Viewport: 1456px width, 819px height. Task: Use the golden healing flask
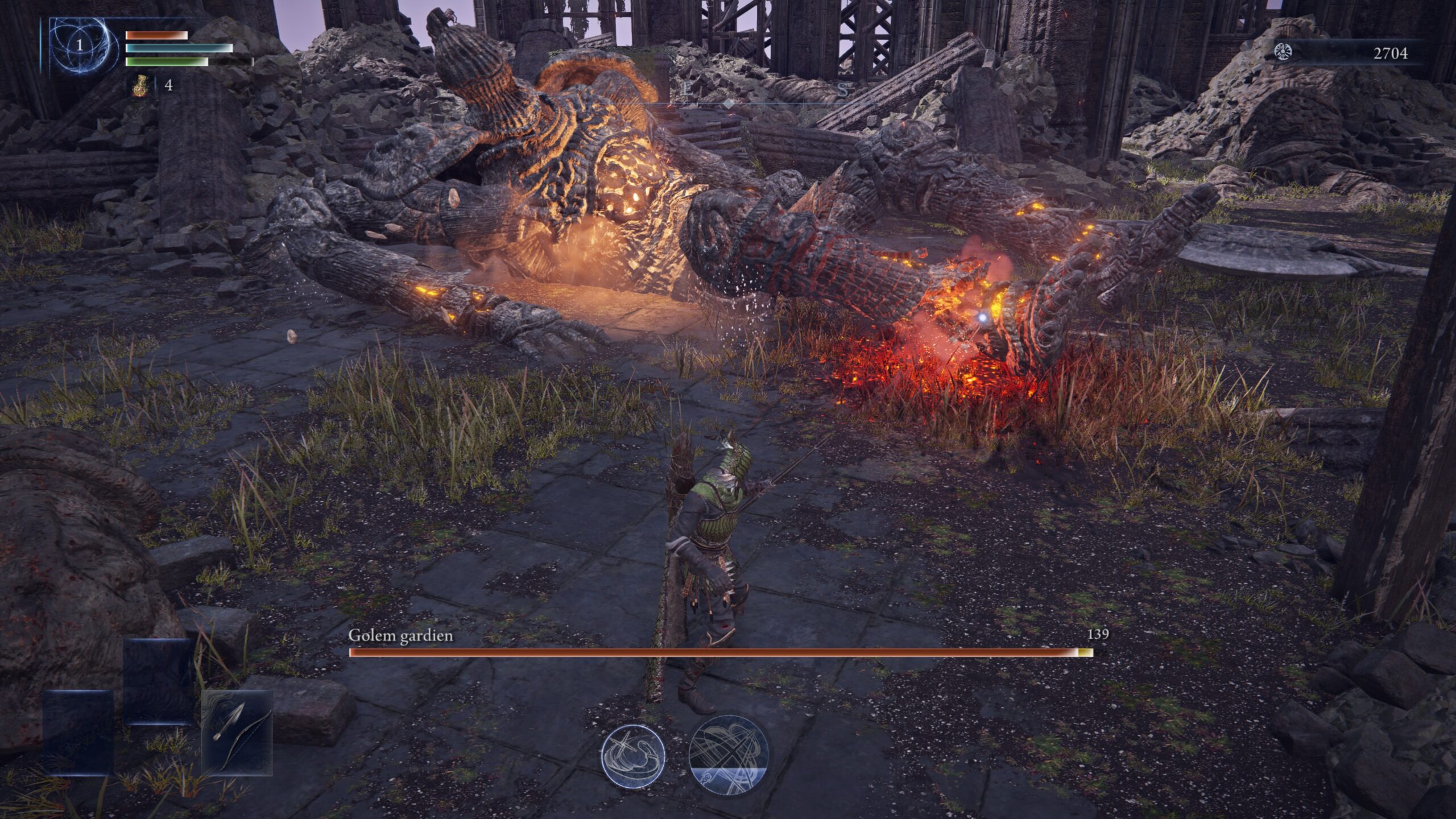coord(140,86)
